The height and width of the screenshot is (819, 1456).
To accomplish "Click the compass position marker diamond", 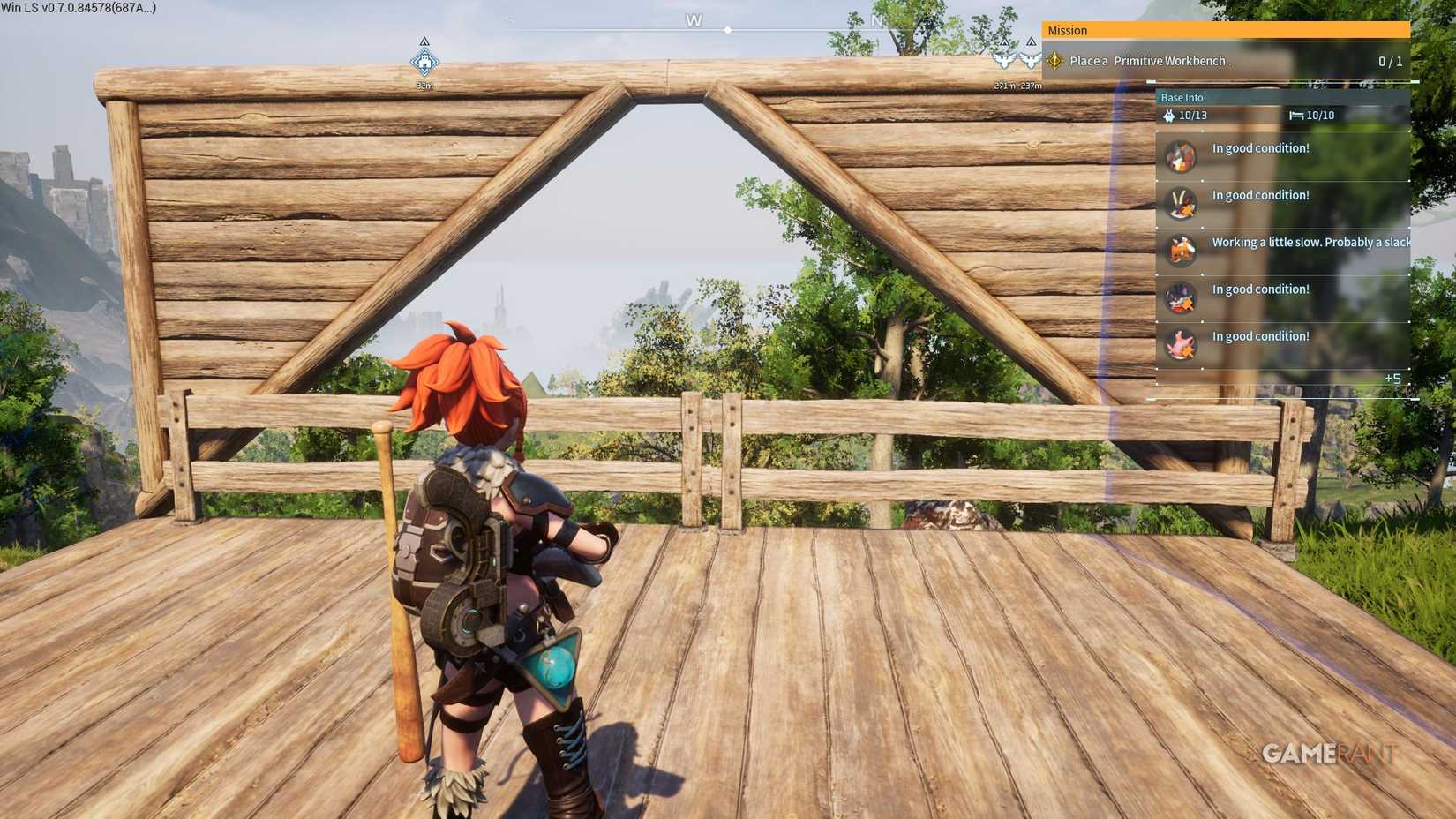I will click(x=727, y=29).
